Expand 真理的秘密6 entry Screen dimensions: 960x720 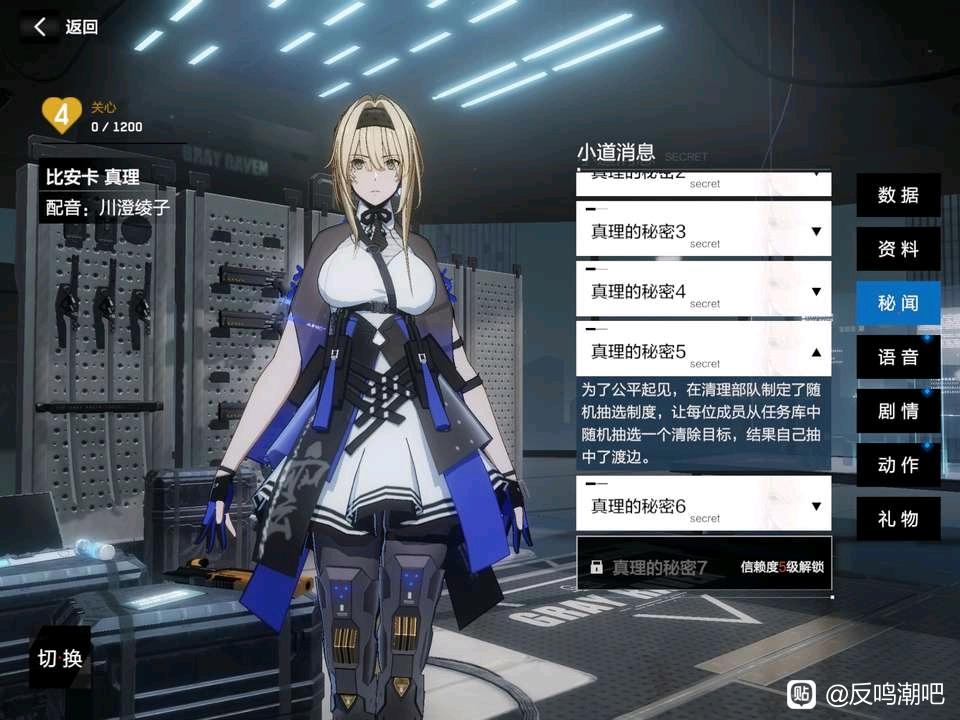[704, 506]
